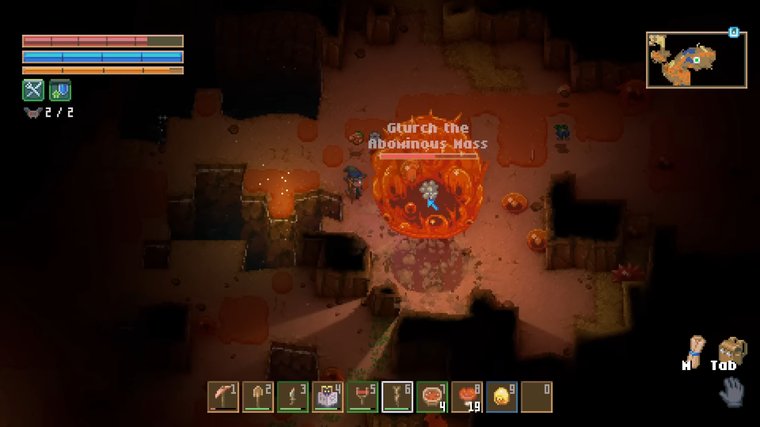Choose the glowing yellow item in slot 9
760x427 pixels.
click(501, 396)
